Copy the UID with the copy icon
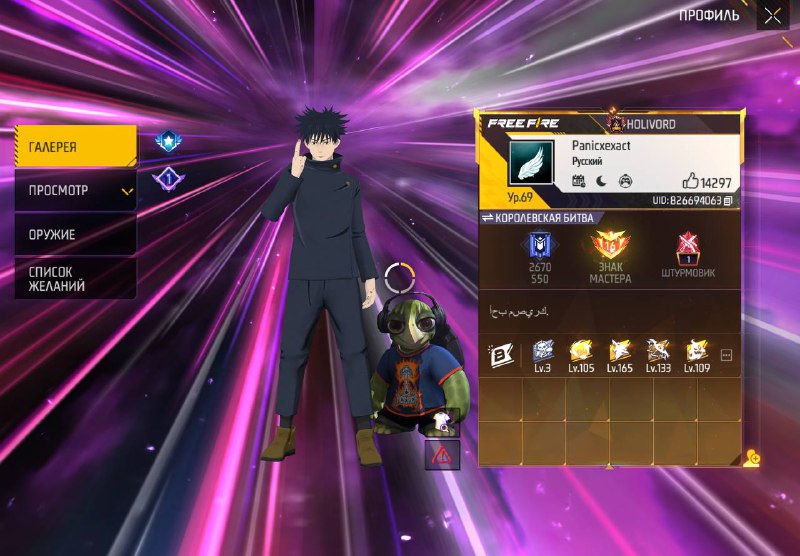 tap(728, 201)
